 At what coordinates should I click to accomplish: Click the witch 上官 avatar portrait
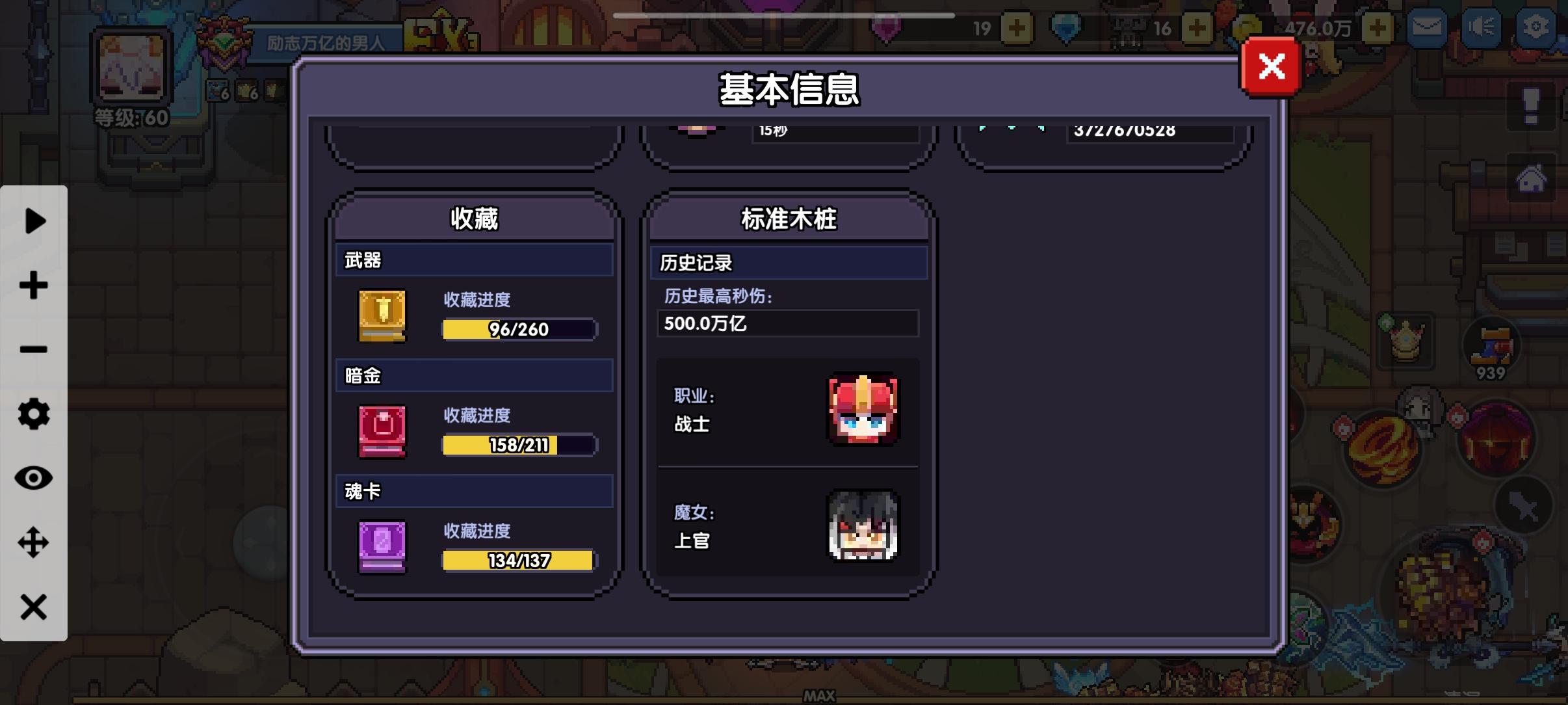tap(865, 527)
